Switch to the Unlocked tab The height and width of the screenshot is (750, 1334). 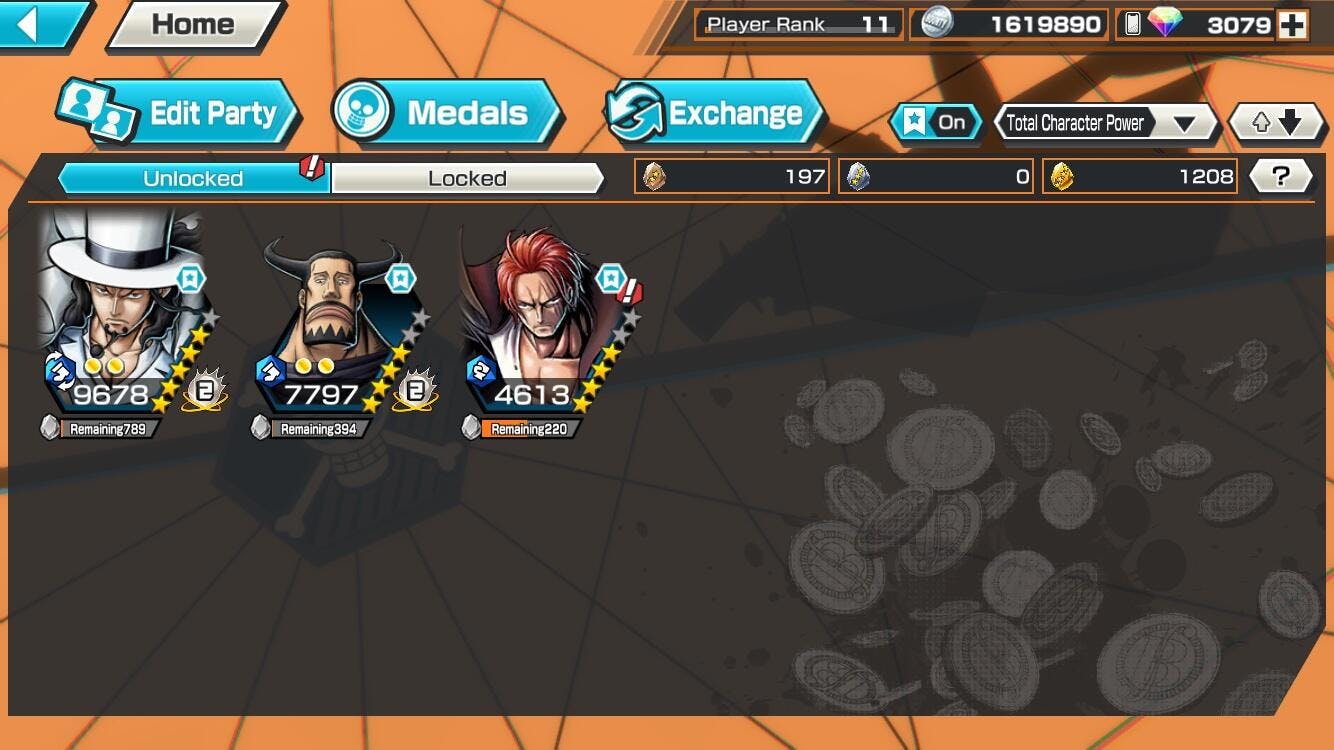pos(193,179)
